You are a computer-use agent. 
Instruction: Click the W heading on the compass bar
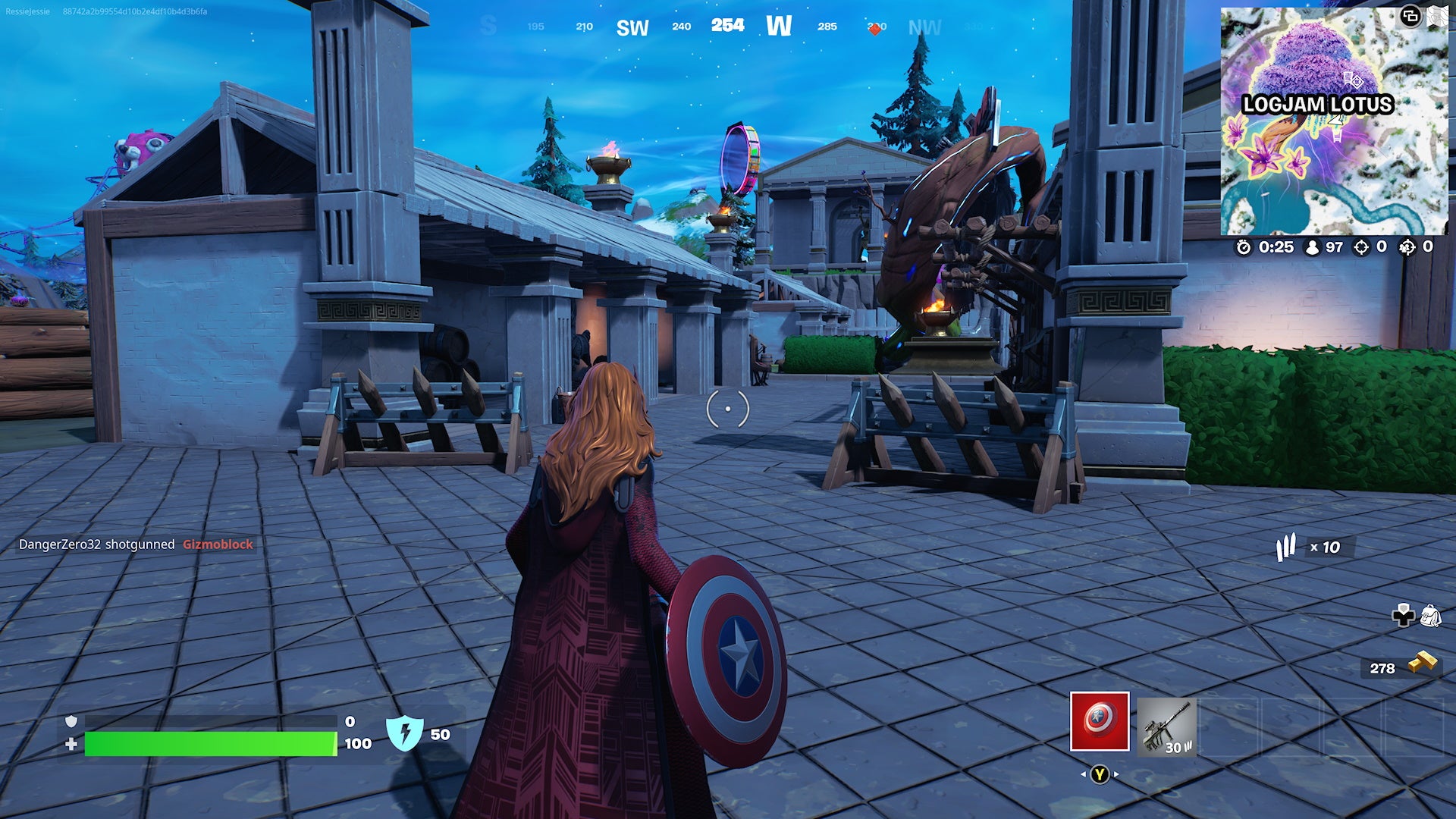(x=780, y=25)
